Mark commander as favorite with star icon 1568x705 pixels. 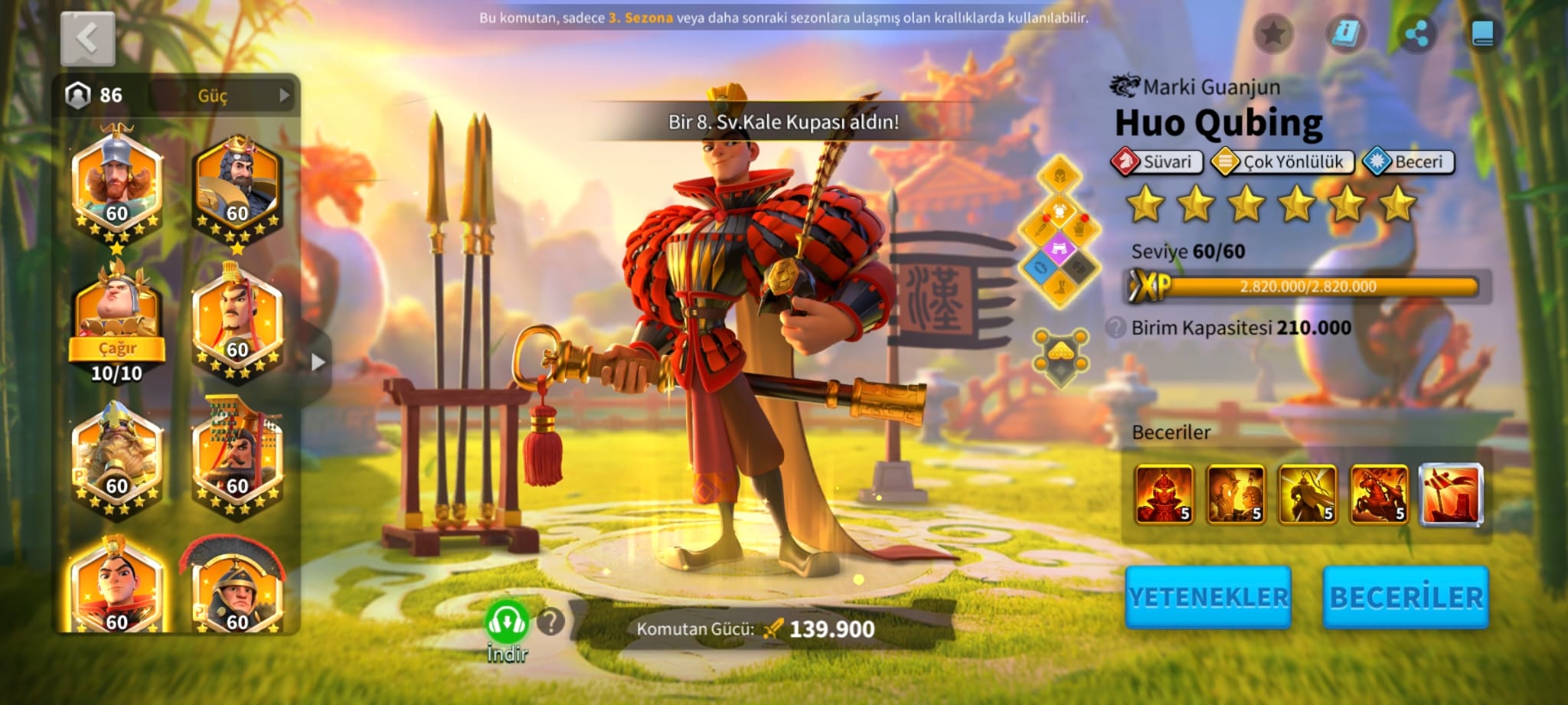(x=1273, y=34)
